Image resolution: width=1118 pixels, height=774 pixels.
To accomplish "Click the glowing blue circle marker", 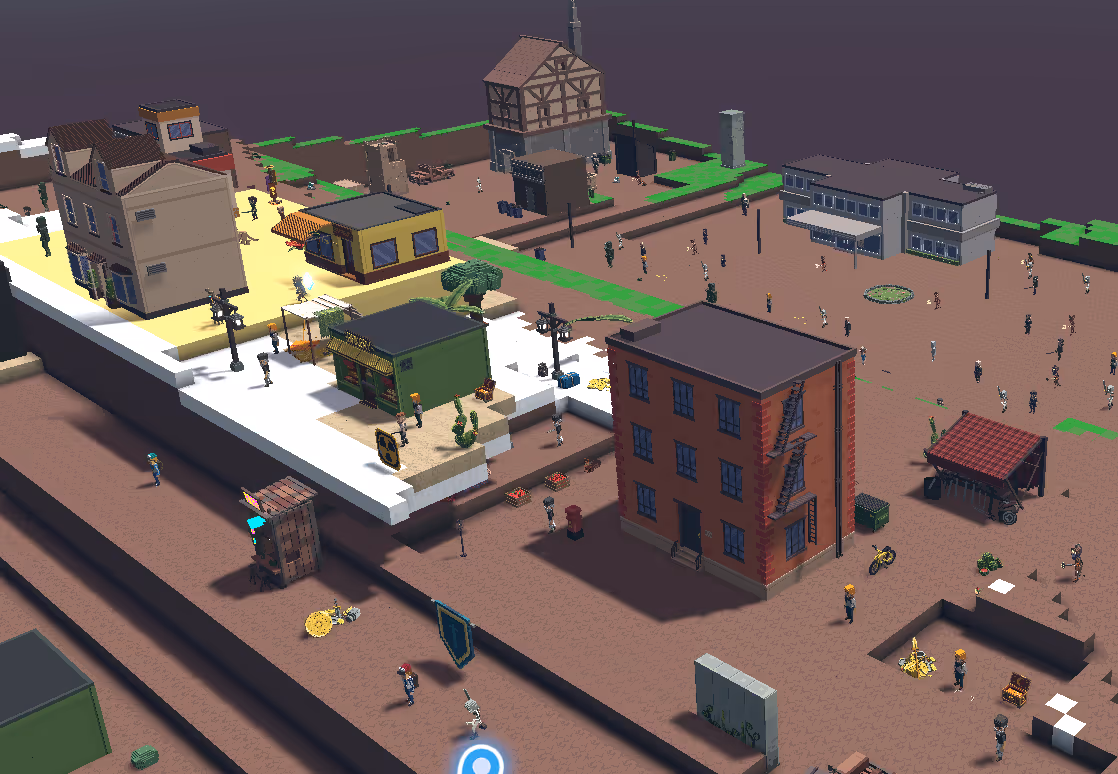I will [482, 763].
